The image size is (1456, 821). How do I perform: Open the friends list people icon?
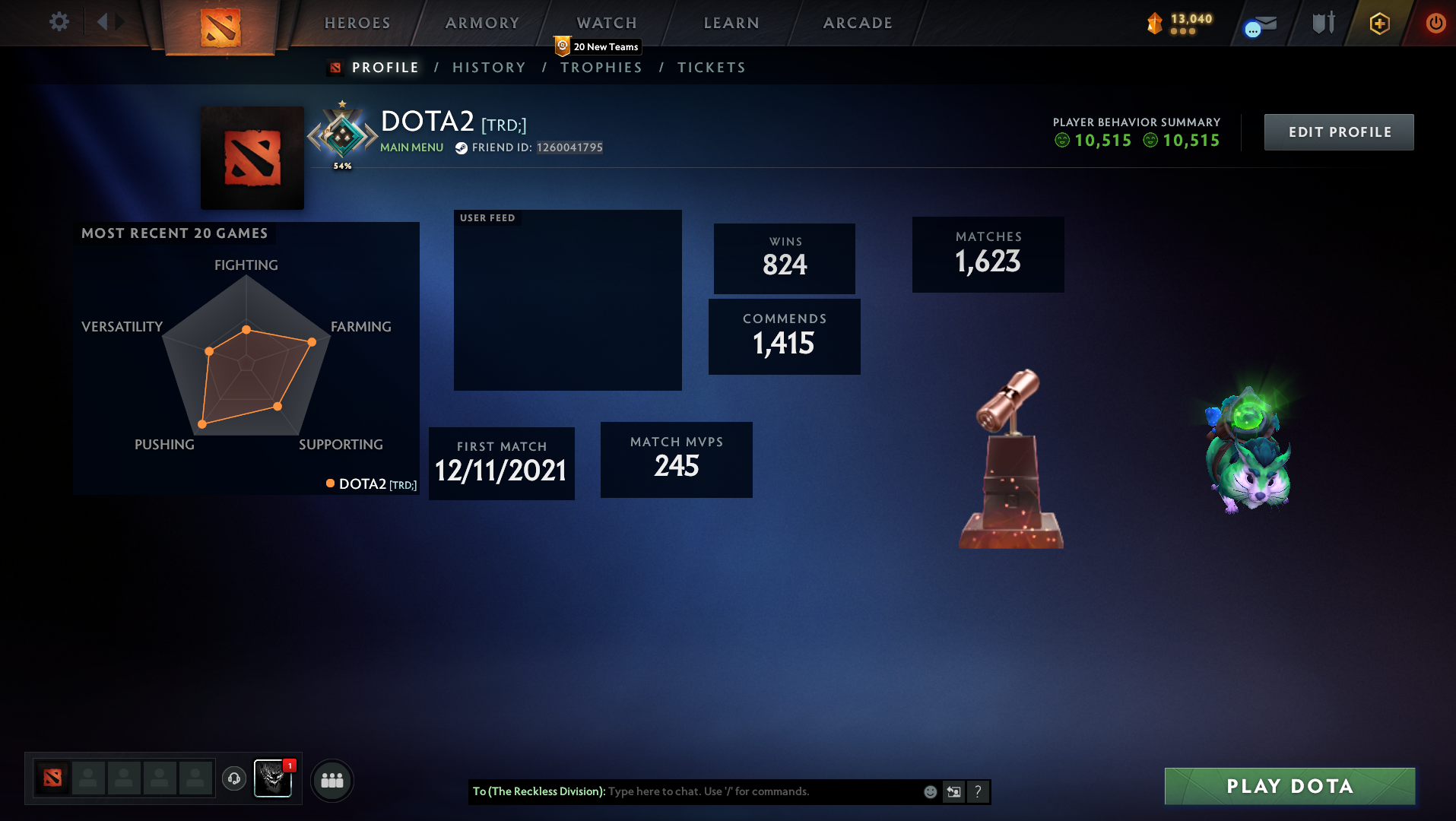point(331,780)
